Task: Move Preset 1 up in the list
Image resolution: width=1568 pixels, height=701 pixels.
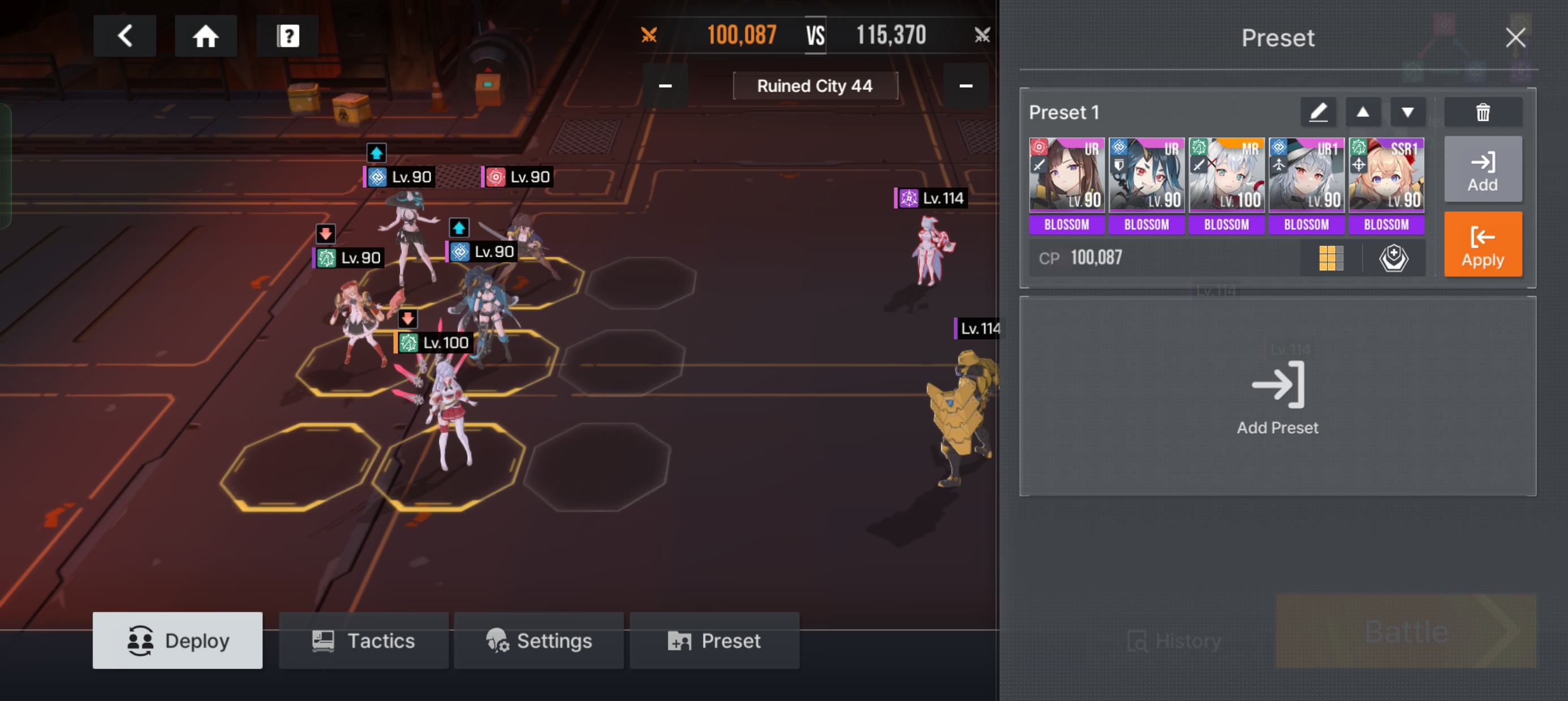Action: click(1363, 112)
